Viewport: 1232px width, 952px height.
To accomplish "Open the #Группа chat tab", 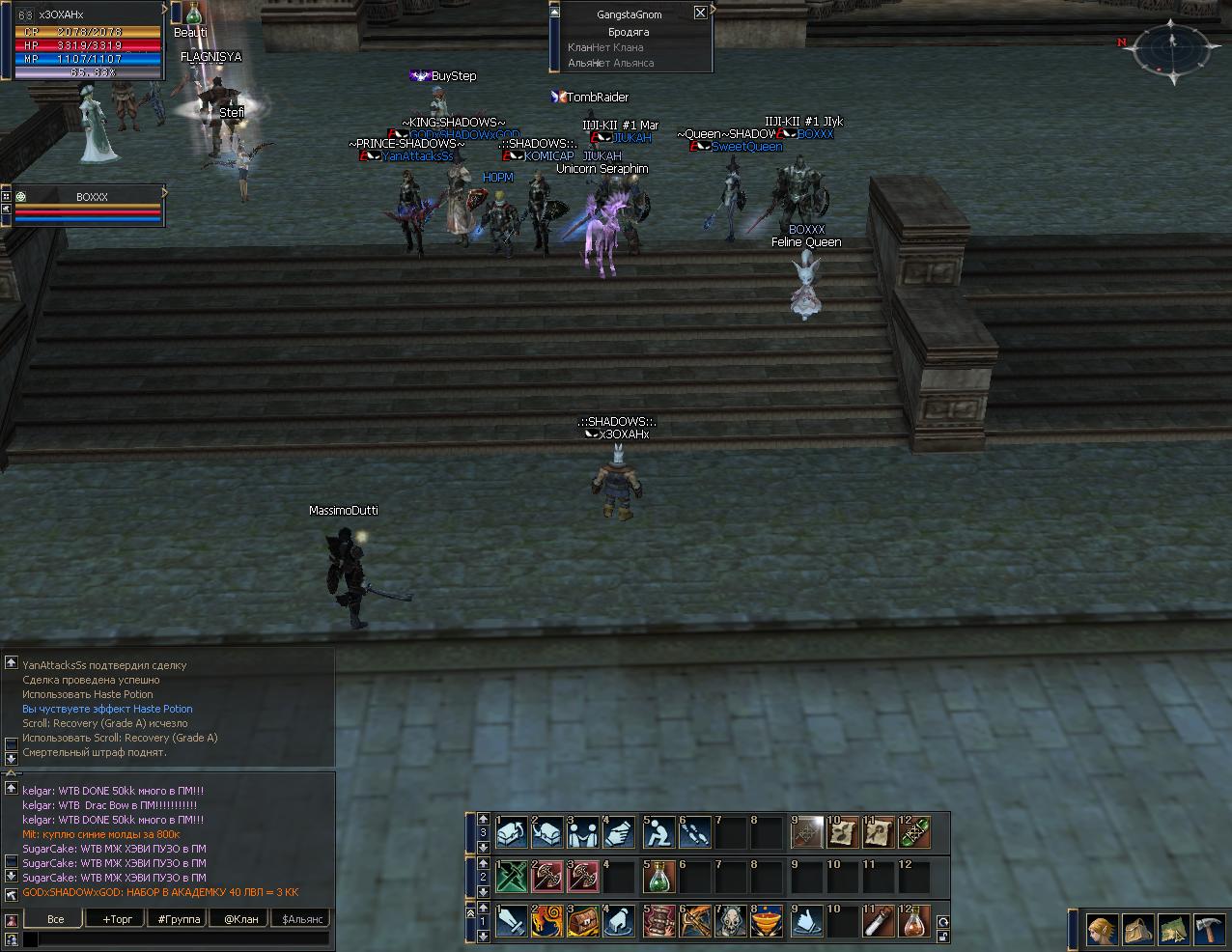I will tap(180, 919).
